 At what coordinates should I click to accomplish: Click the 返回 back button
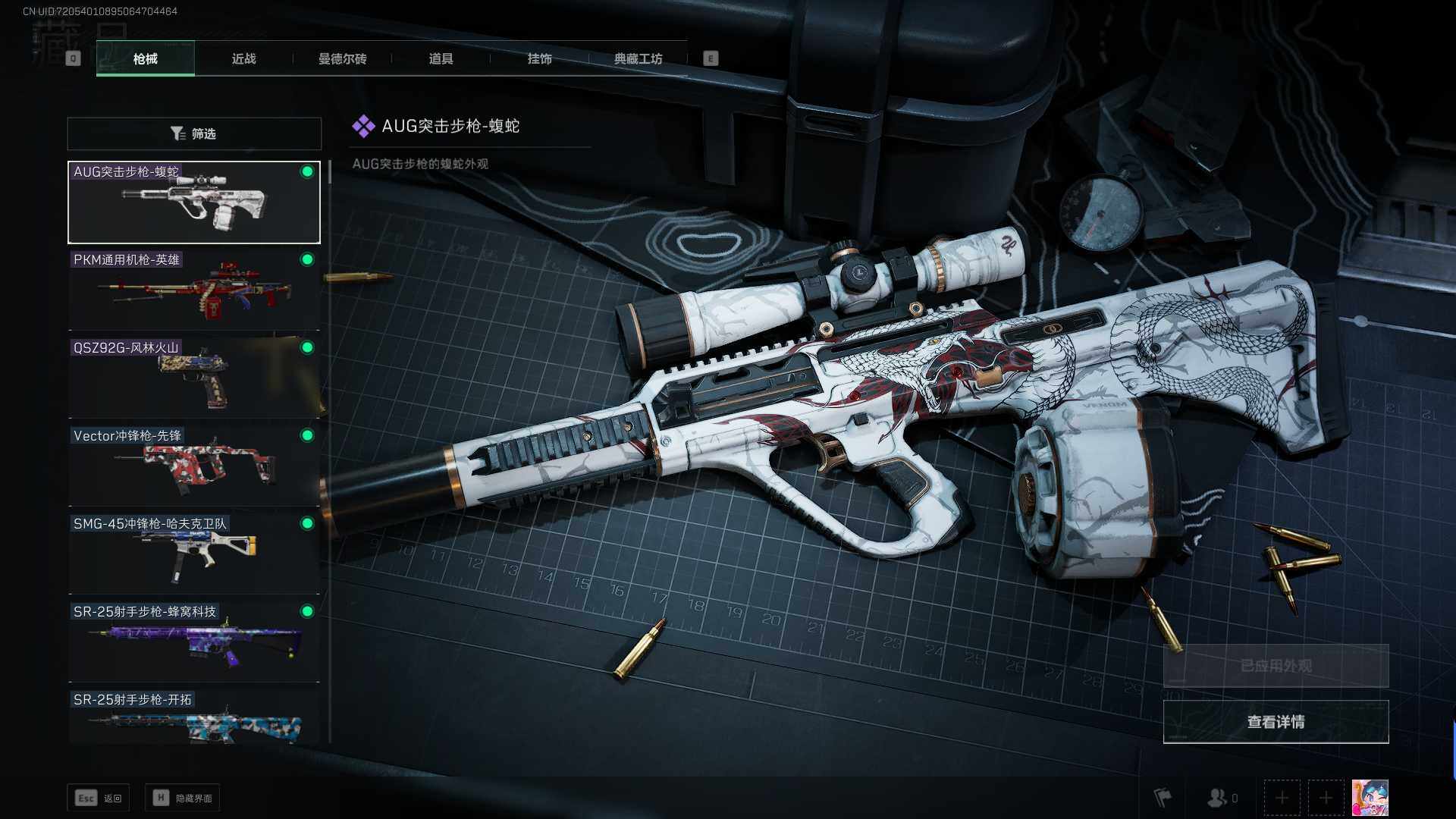99,798
